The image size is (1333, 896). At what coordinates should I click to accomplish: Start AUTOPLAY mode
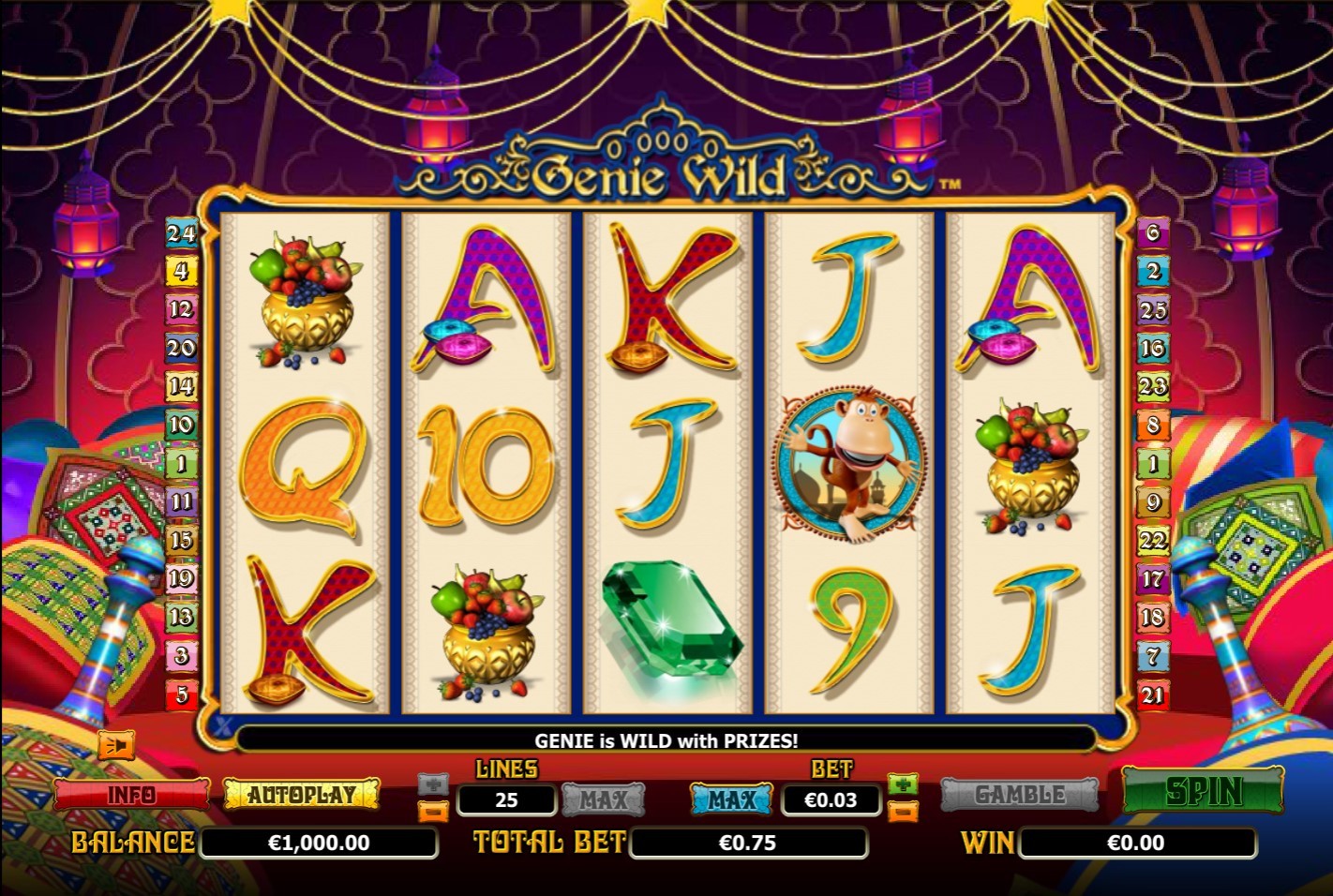coord(302,795)
